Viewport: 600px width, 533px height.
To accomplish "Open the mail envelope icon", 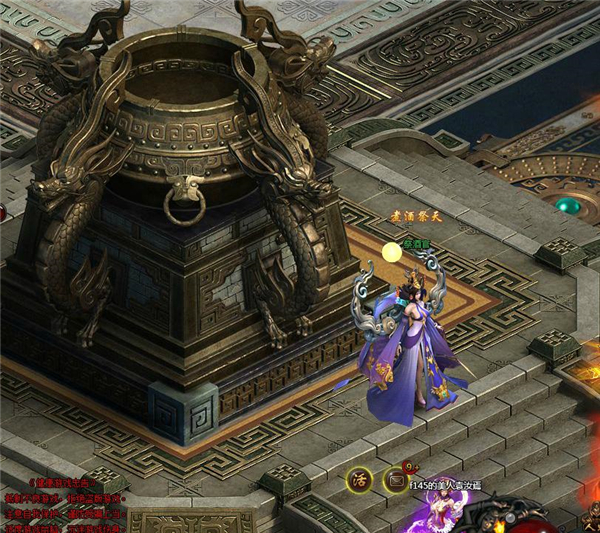I will (397, 481).
